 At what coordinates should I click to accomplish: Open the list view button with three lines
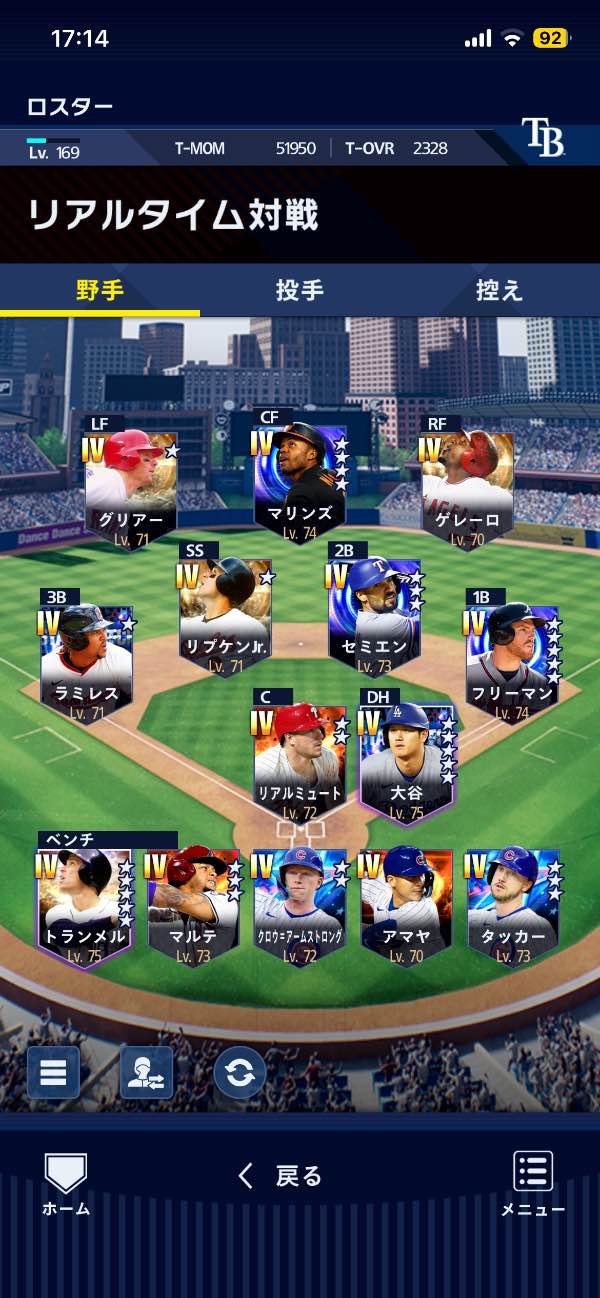53,1072
